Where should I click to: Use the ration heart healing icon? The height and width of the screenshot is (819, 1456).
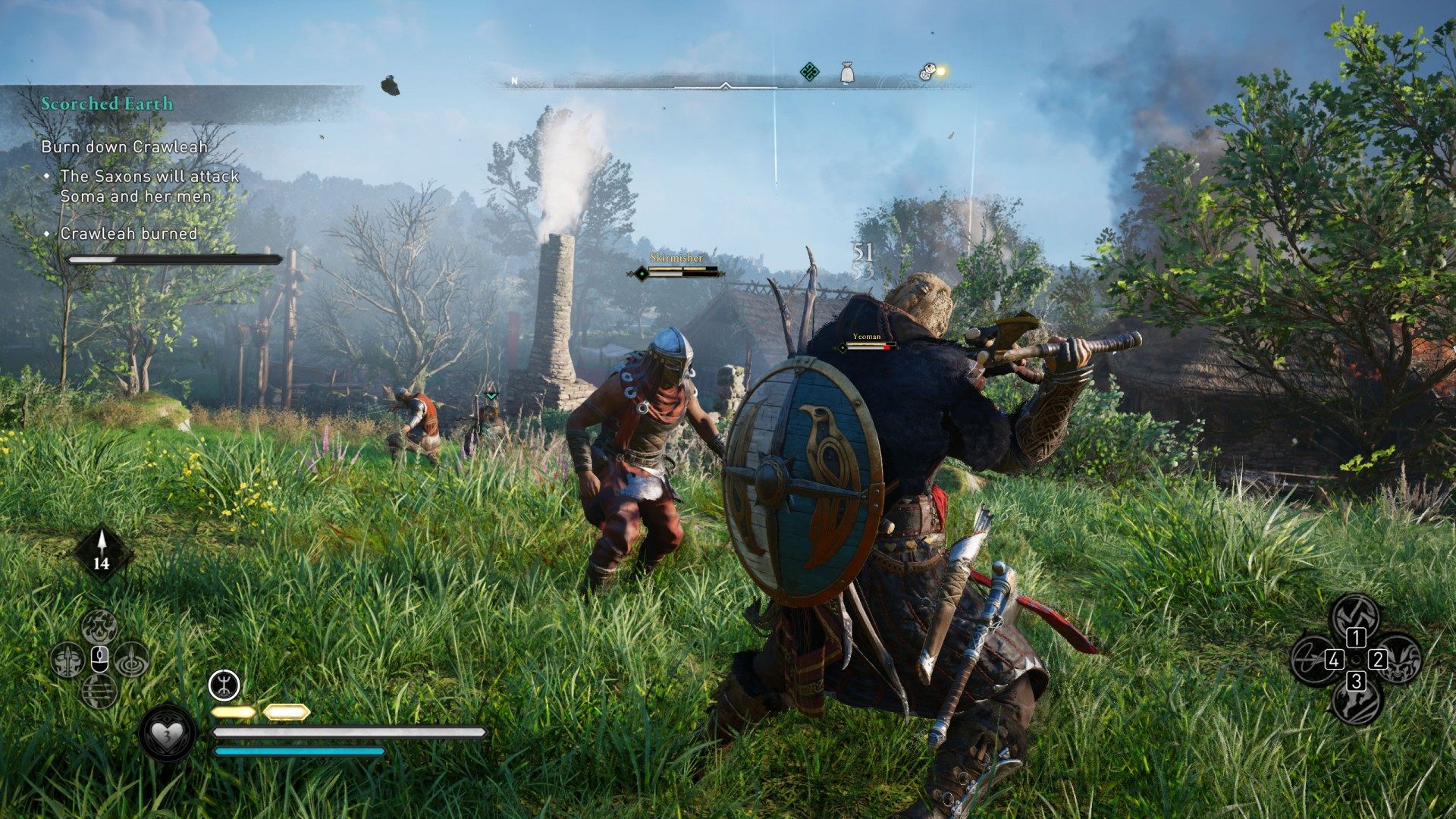[x=167, y=733]
